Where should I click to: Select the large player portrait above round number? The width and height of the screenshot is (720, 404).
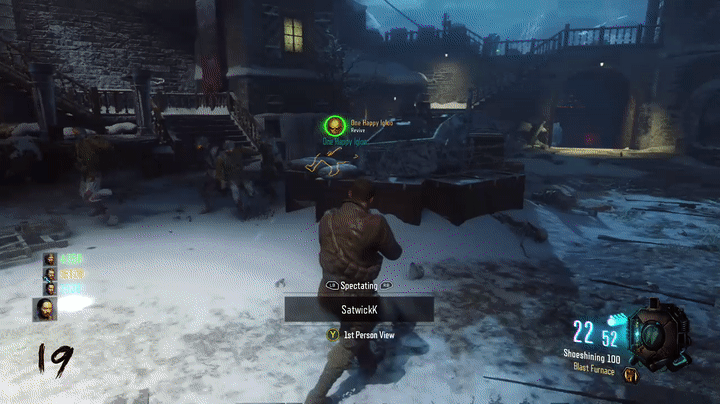click(x=44, y=309)
